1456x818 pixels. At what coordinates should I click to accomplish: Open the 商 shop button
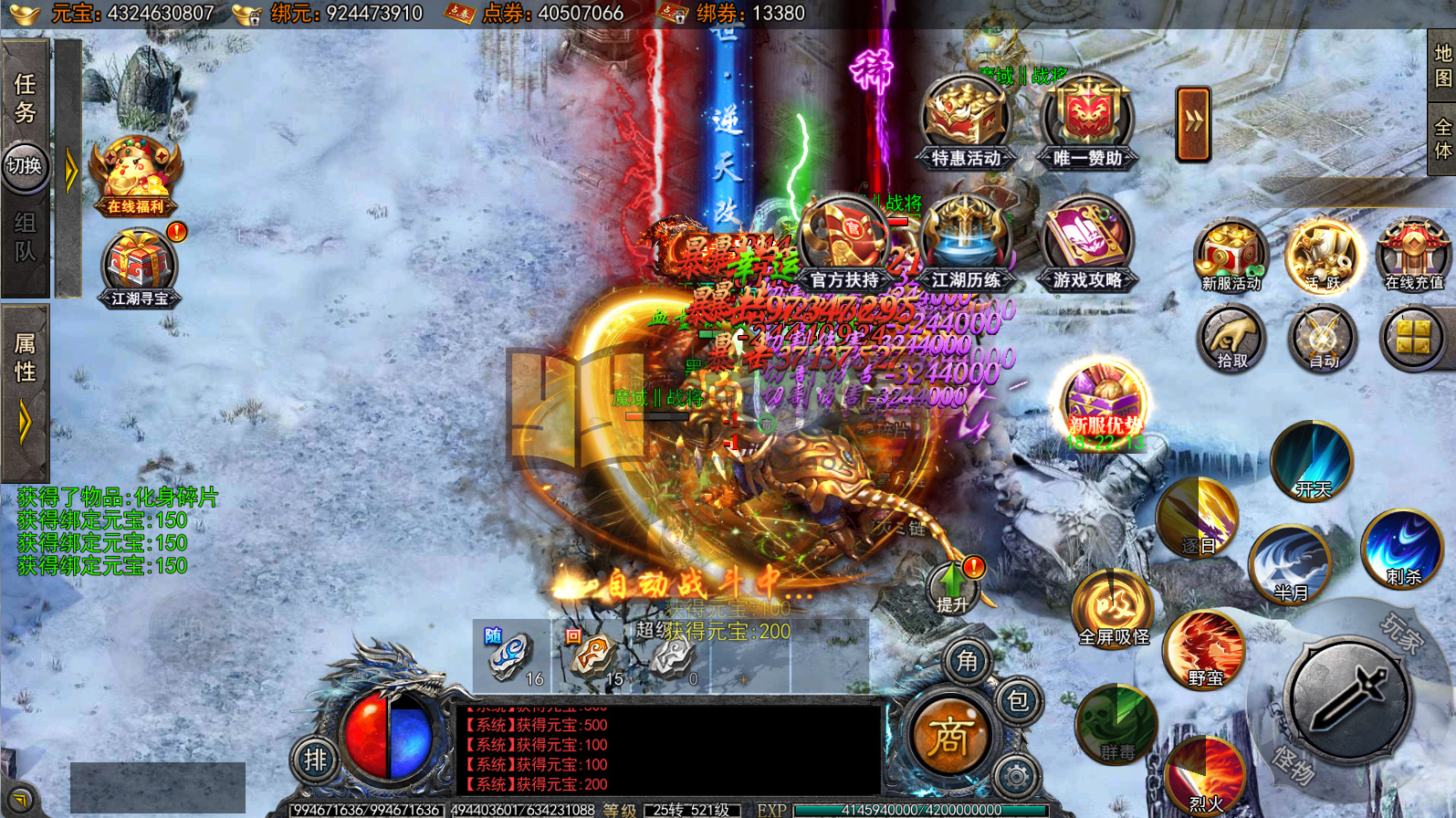point(949,737)
